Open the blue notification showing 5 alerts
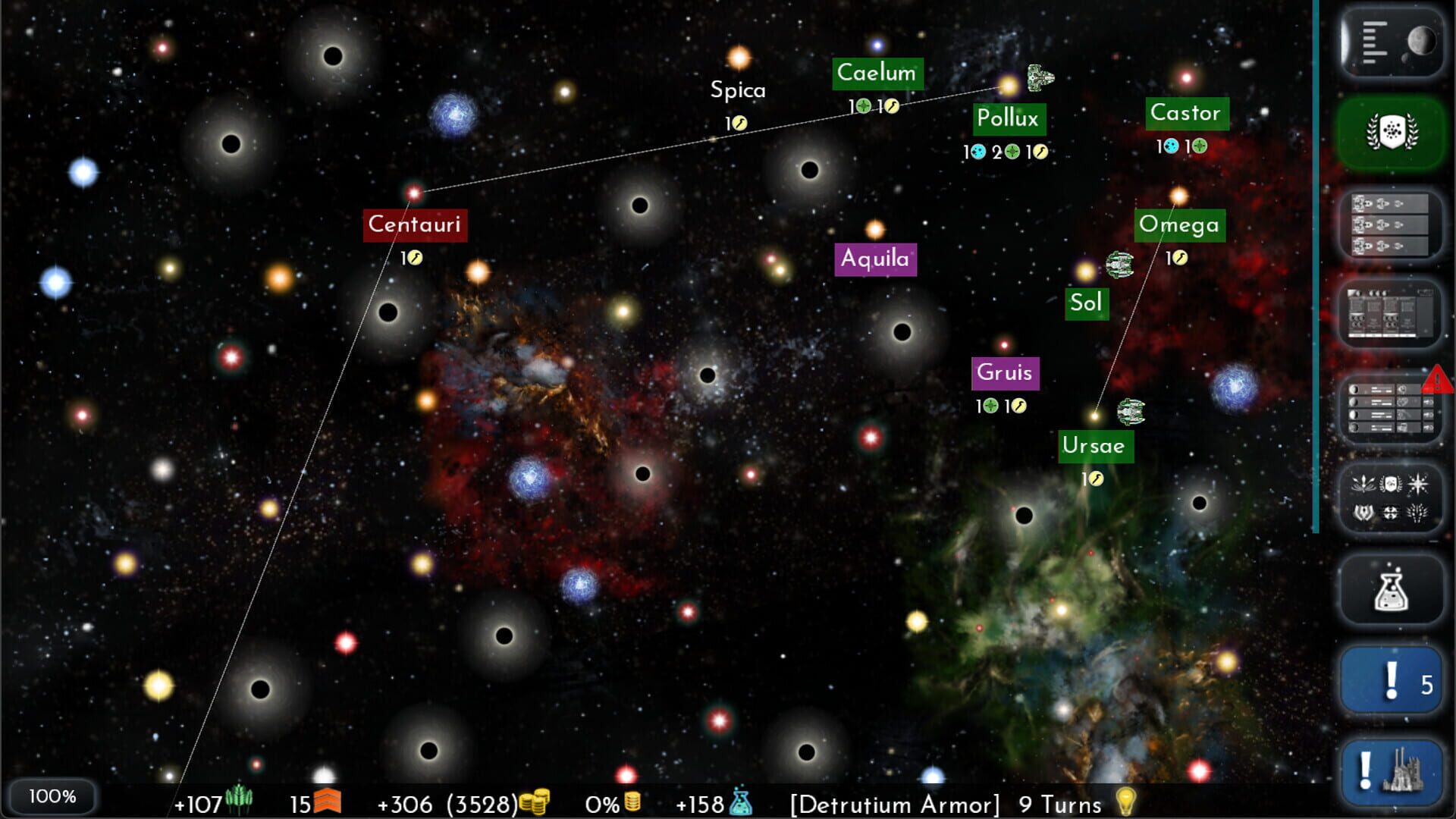Viewport: 1456px width, 819px height. coord(1391,680)
